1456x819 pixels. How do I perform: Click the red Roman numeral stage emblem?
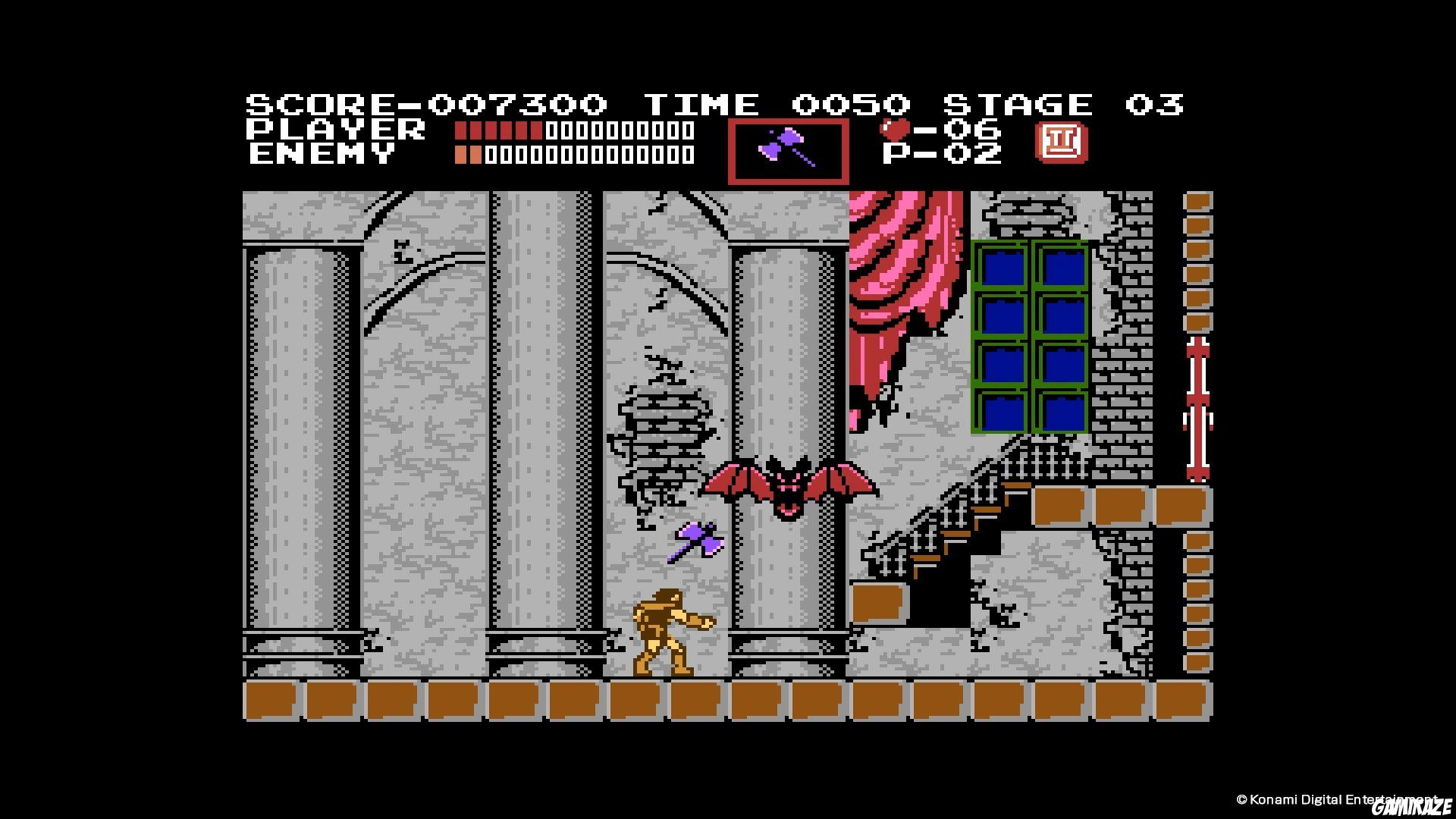pos(1062,143)
